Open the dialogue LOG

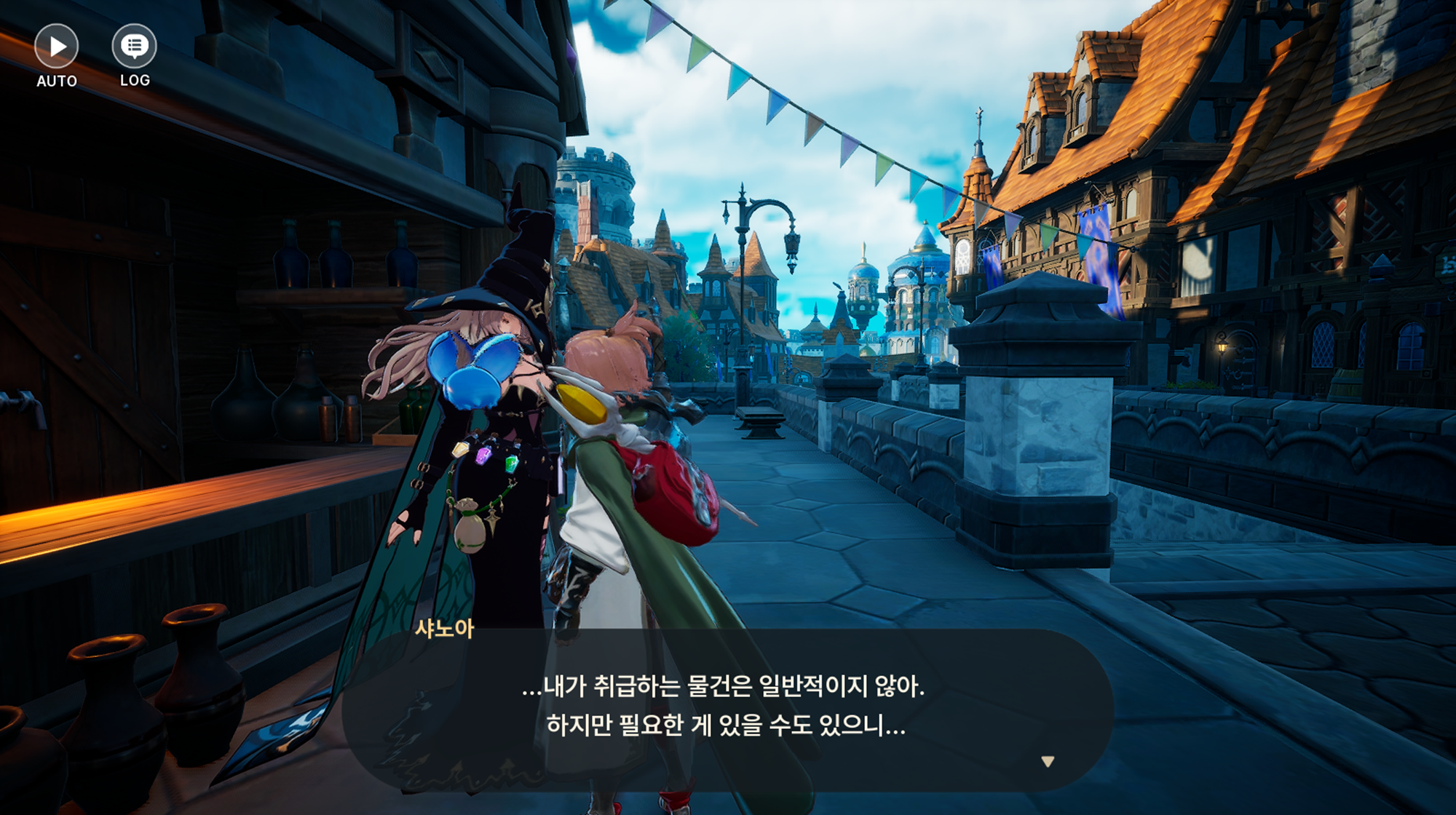[134, 47]
